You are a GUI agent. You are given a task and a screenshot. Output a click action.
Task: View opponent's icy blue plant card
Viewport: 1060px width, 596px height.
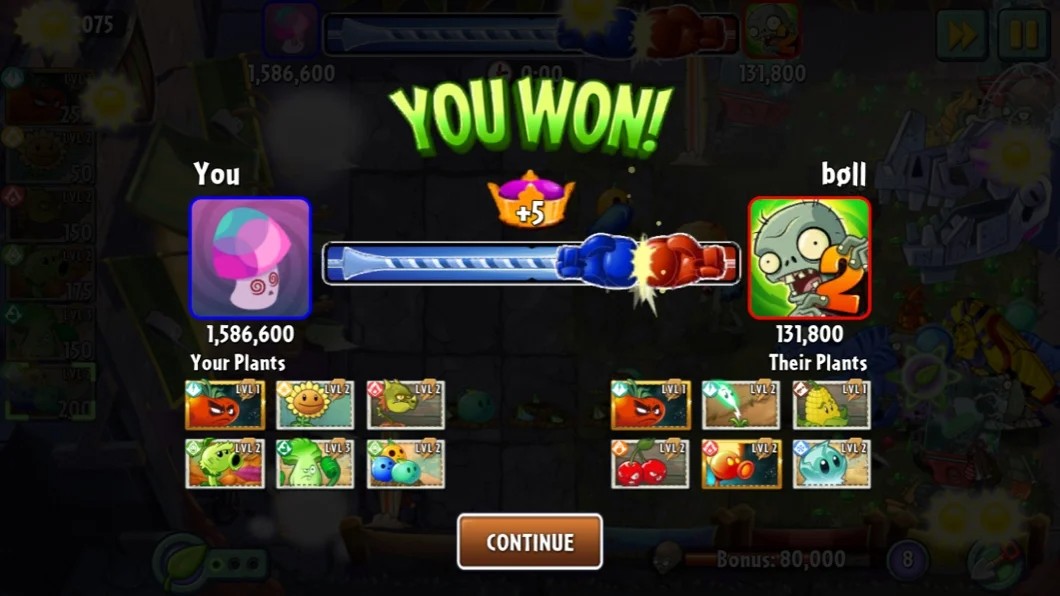(x=832, y=464)
